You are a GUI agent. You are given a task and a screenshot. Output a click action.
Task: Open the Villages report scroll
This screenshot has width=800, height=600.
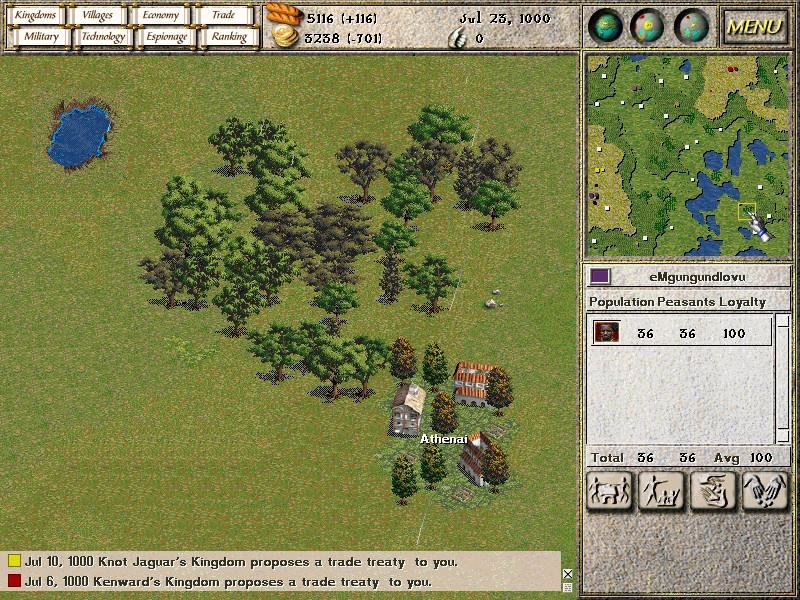98,15
